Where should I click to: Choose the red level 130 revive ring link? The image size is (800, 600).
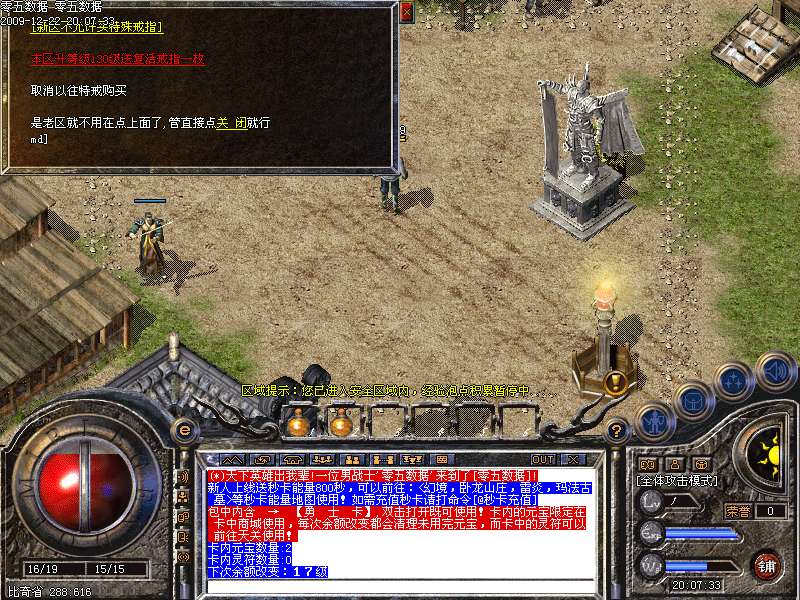[117, 59]
